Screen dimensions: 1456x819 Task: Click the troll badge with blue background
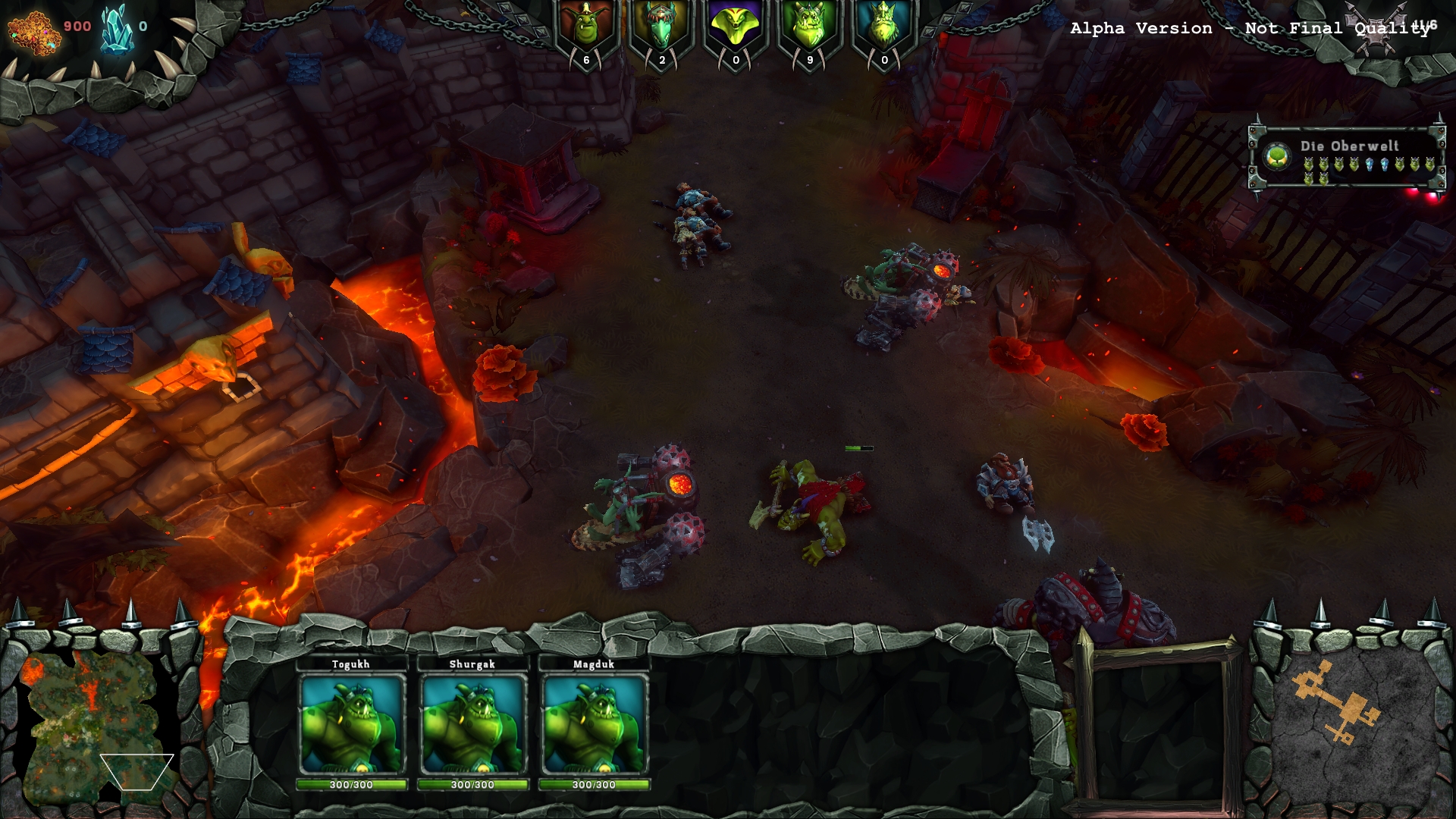884,30
